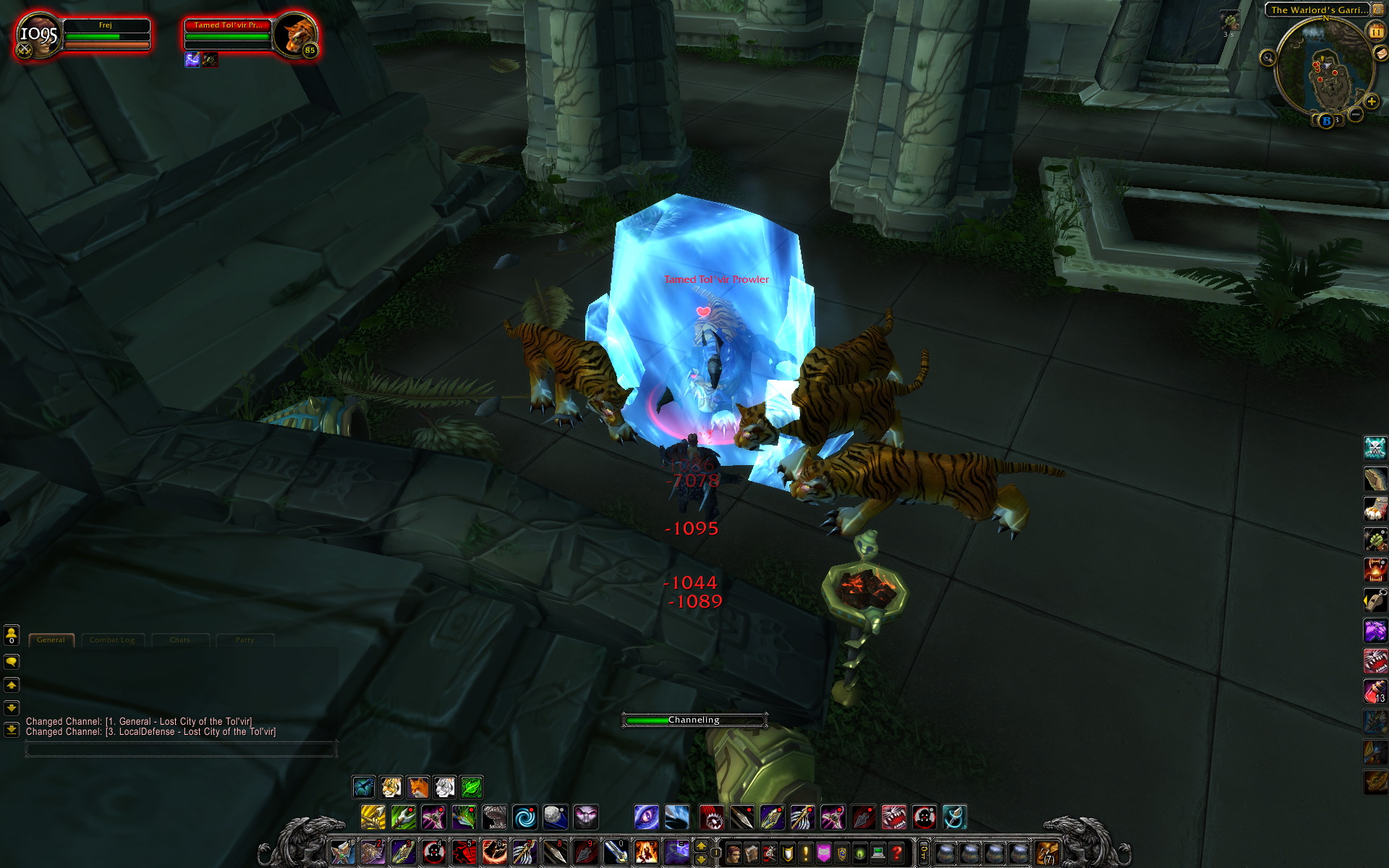Select the Party chat tab

245,640
